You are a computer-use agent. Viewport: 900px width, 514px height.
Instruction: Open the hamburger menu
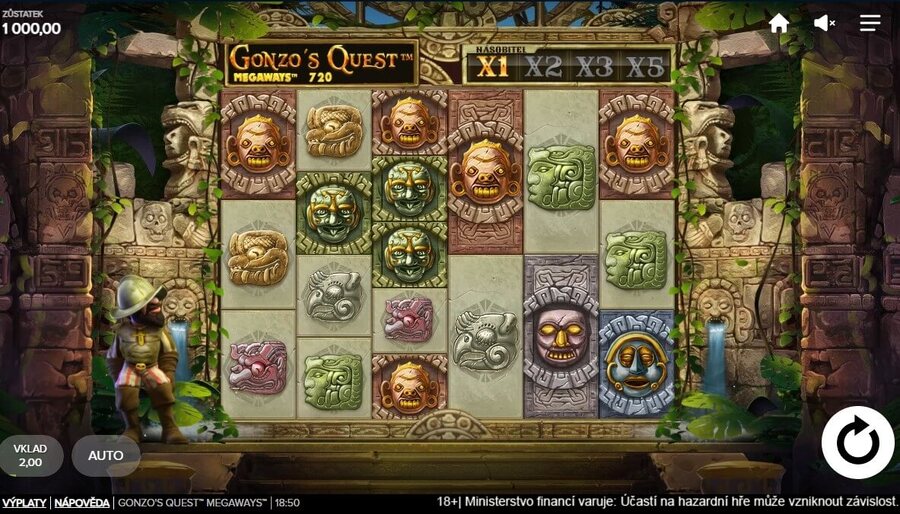coord(870,23)
